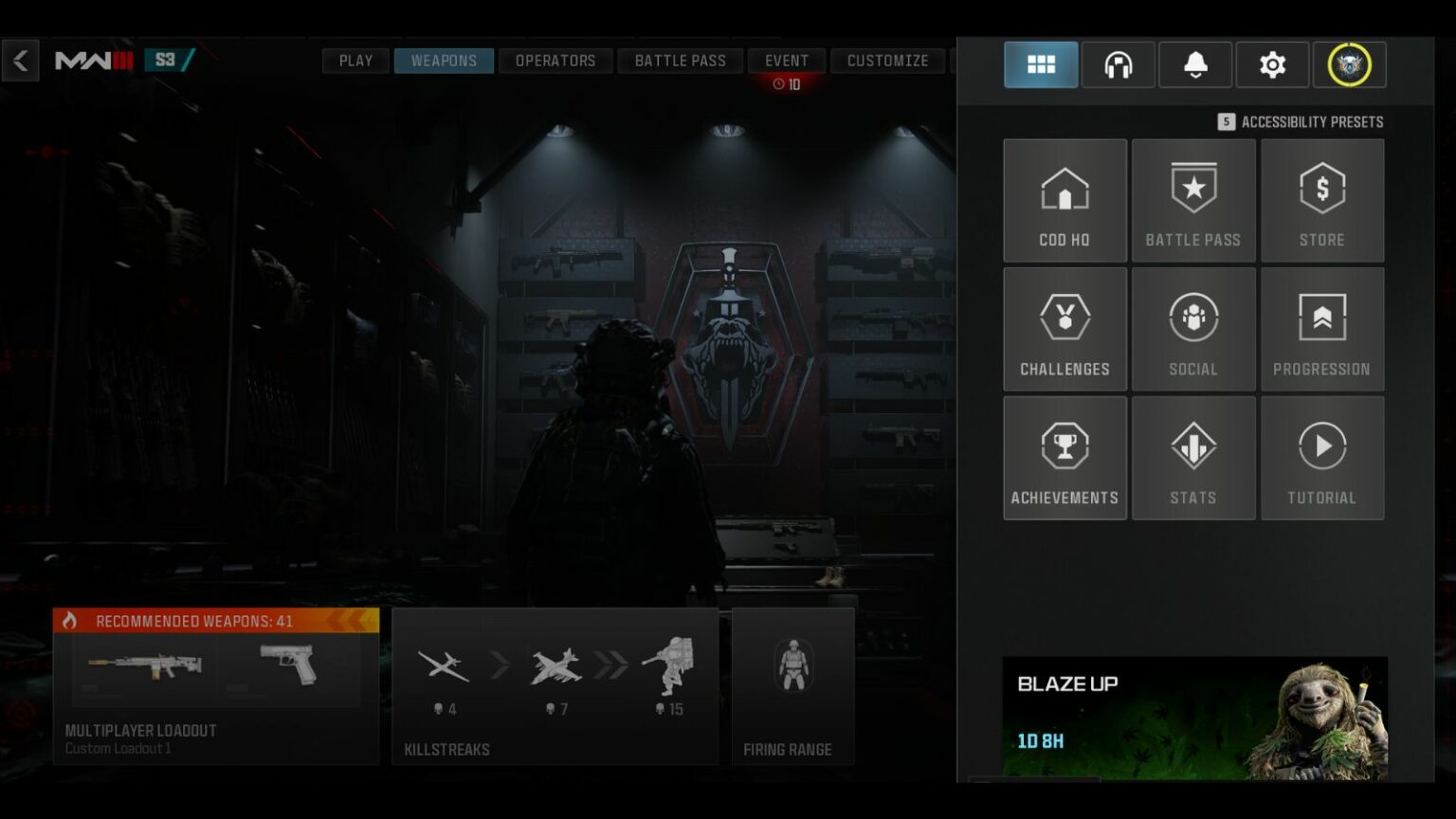Switch to the CUSTOMIZE tab
1456x819 pixels.
click(887, 60)
